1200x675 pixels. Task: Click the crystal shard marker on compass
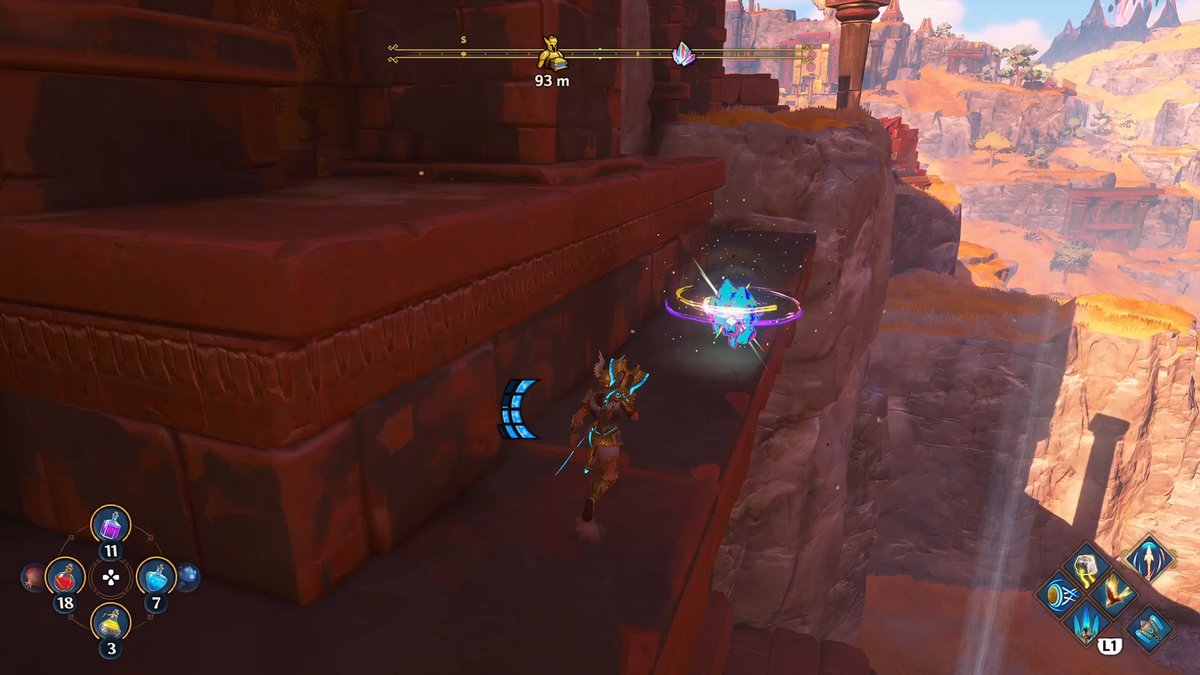click(683, 54)
